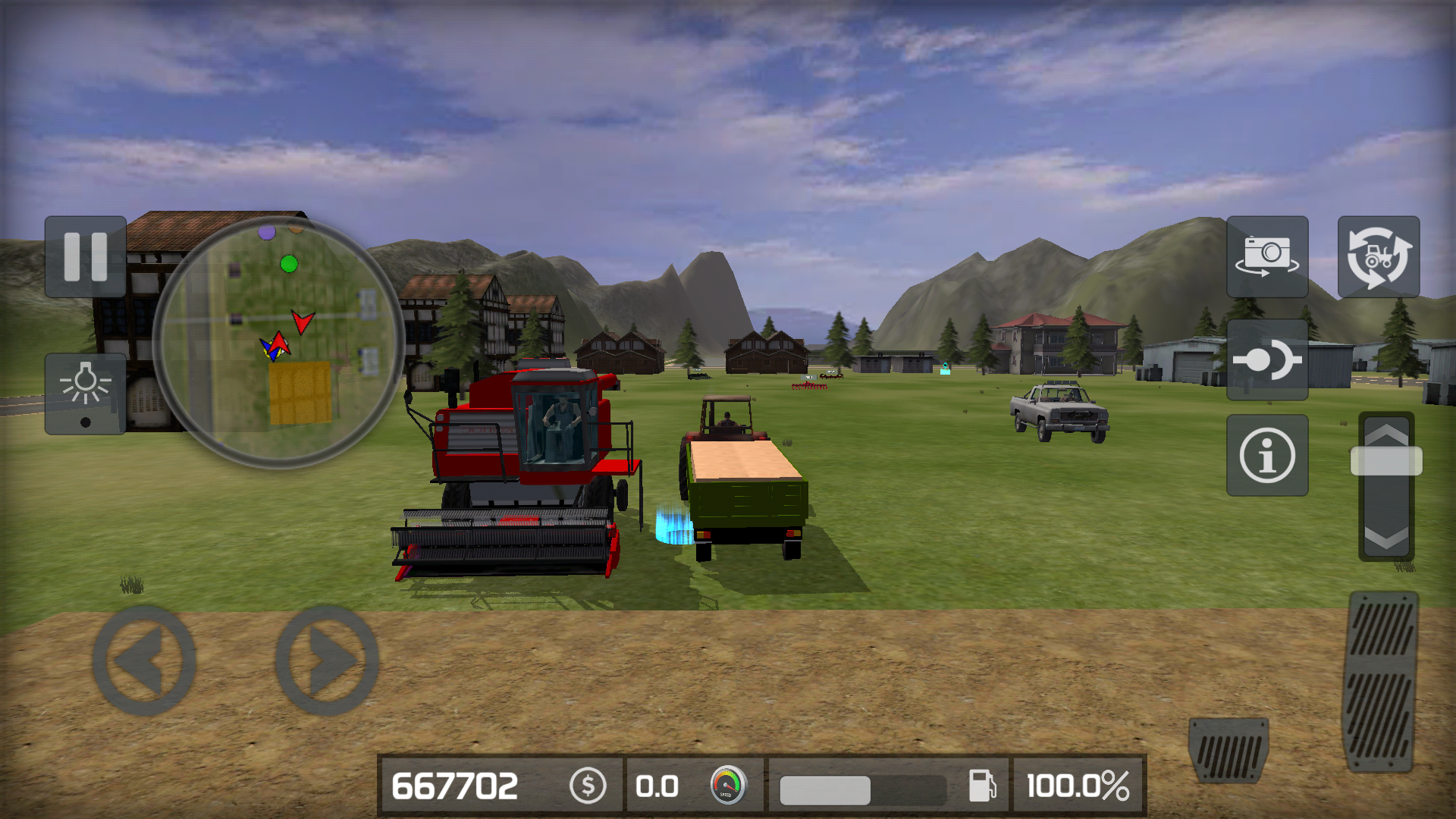Switch to another vehicle
This screenshot has width=1456, height=819.
click(x=1377, y=258)
